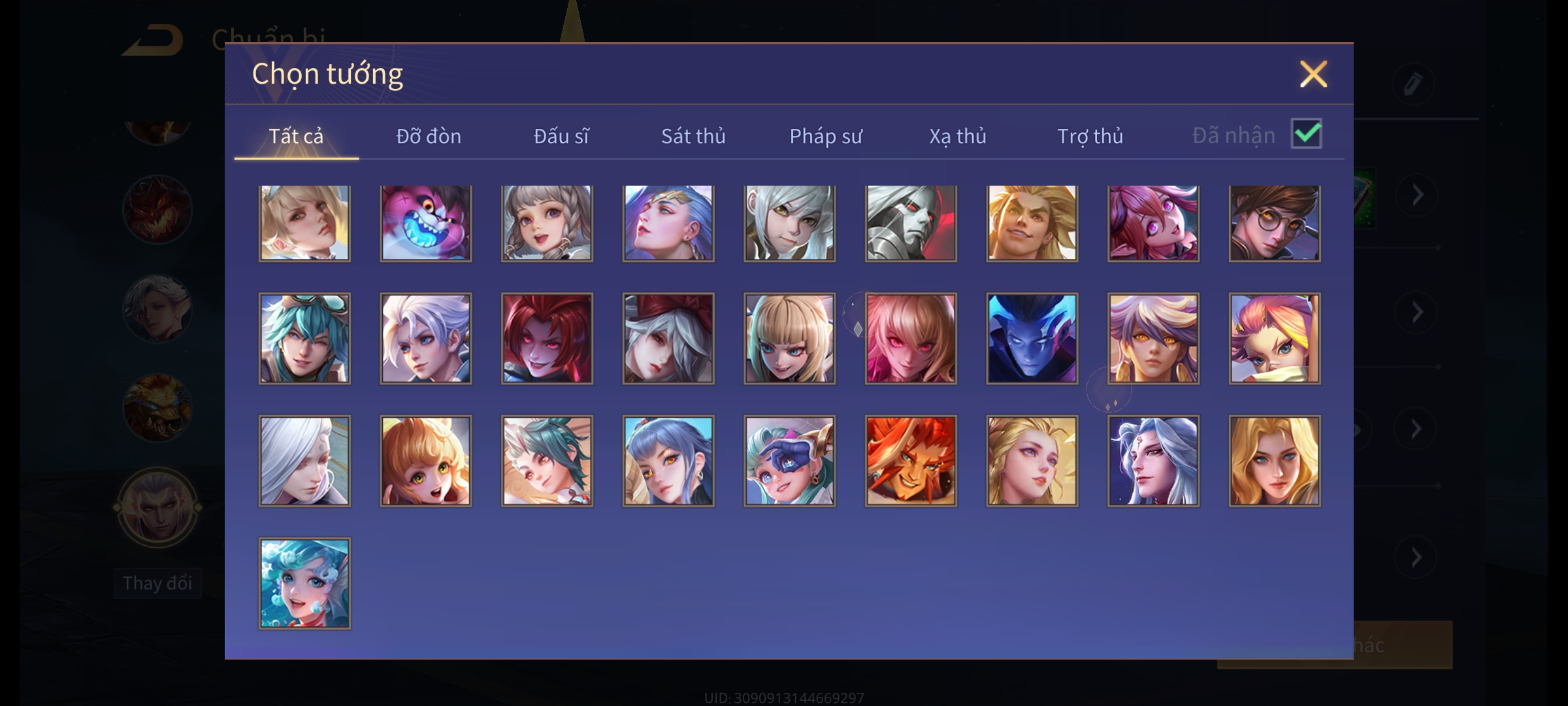Open the Đỡ đòn hero category

429,136
